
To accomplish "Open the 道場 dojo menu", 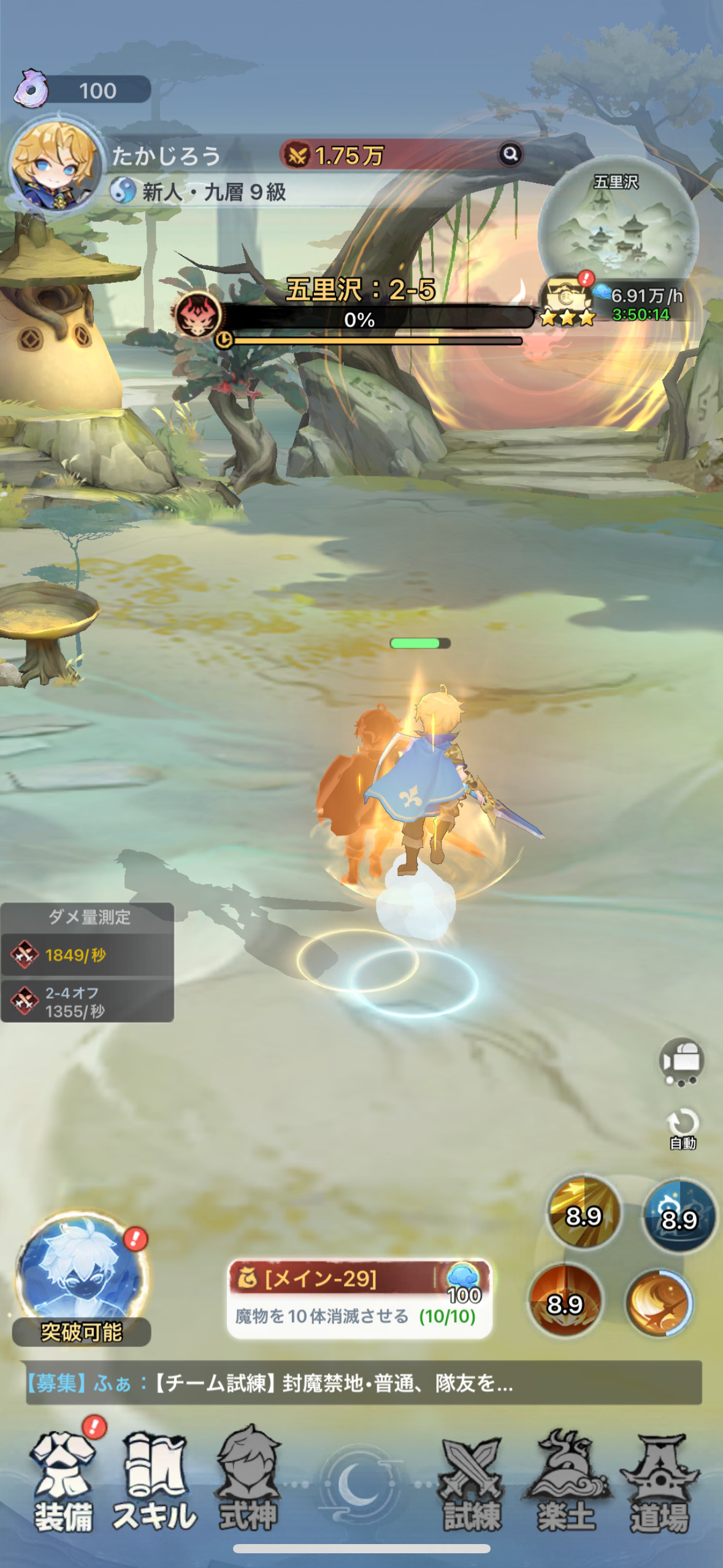I will click(660, 1482).
